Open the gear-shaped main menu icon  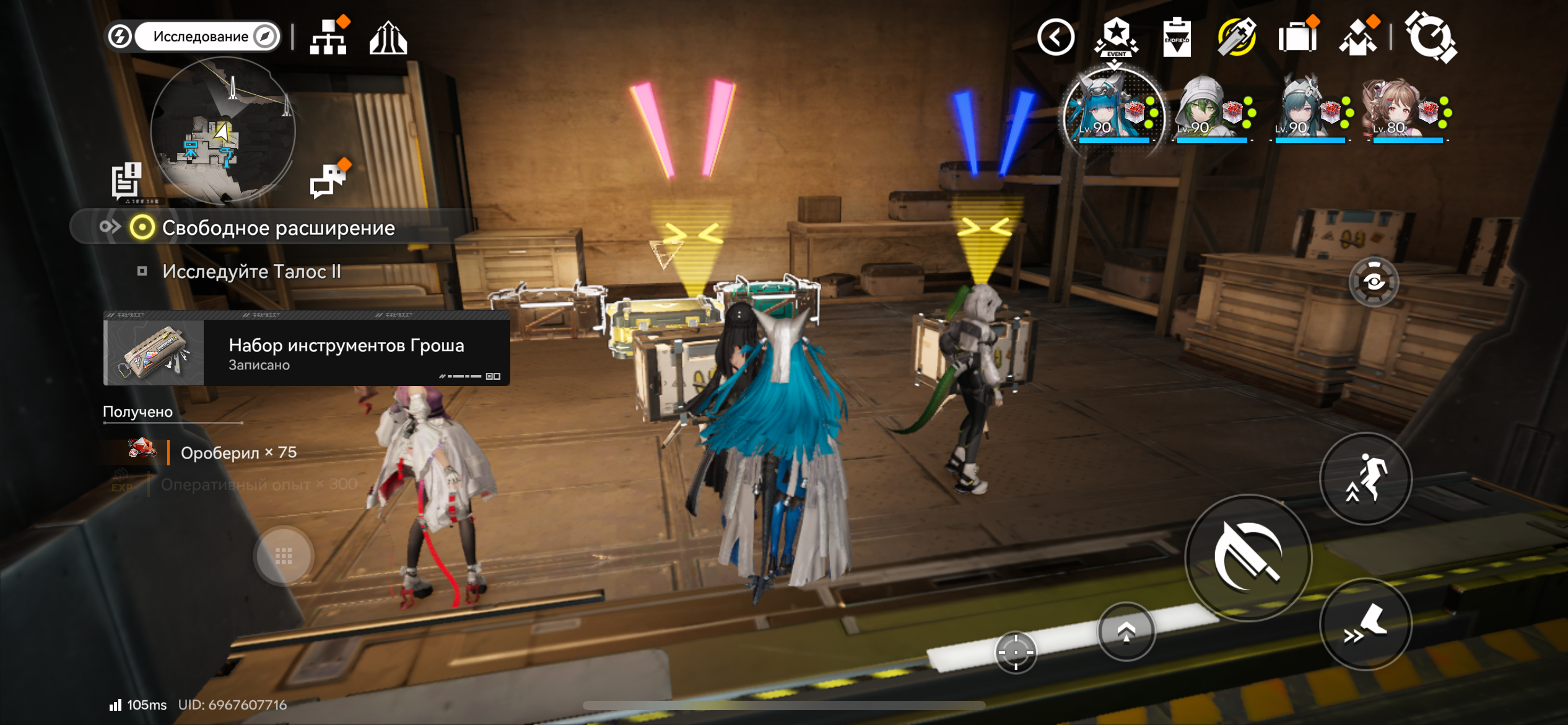click(1431, 37)
